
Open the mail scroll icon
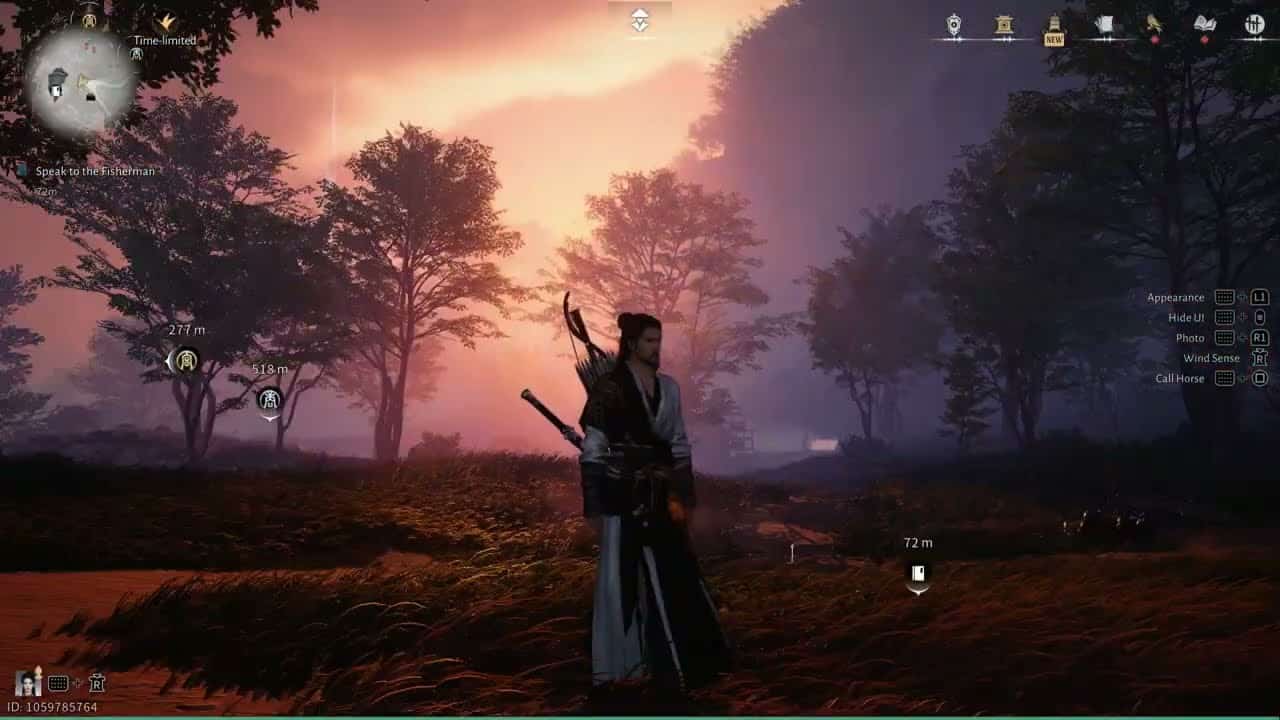click(1103, 22)
